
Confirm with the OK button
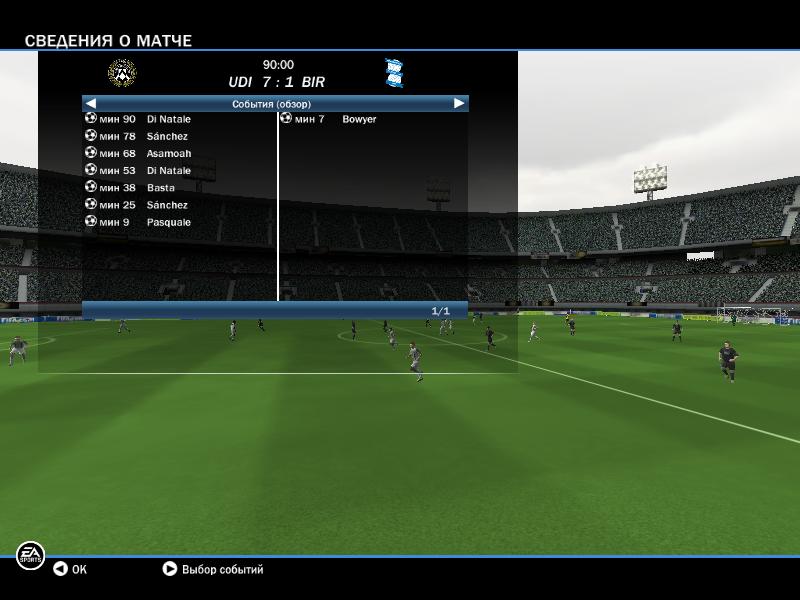pos(70,569)
